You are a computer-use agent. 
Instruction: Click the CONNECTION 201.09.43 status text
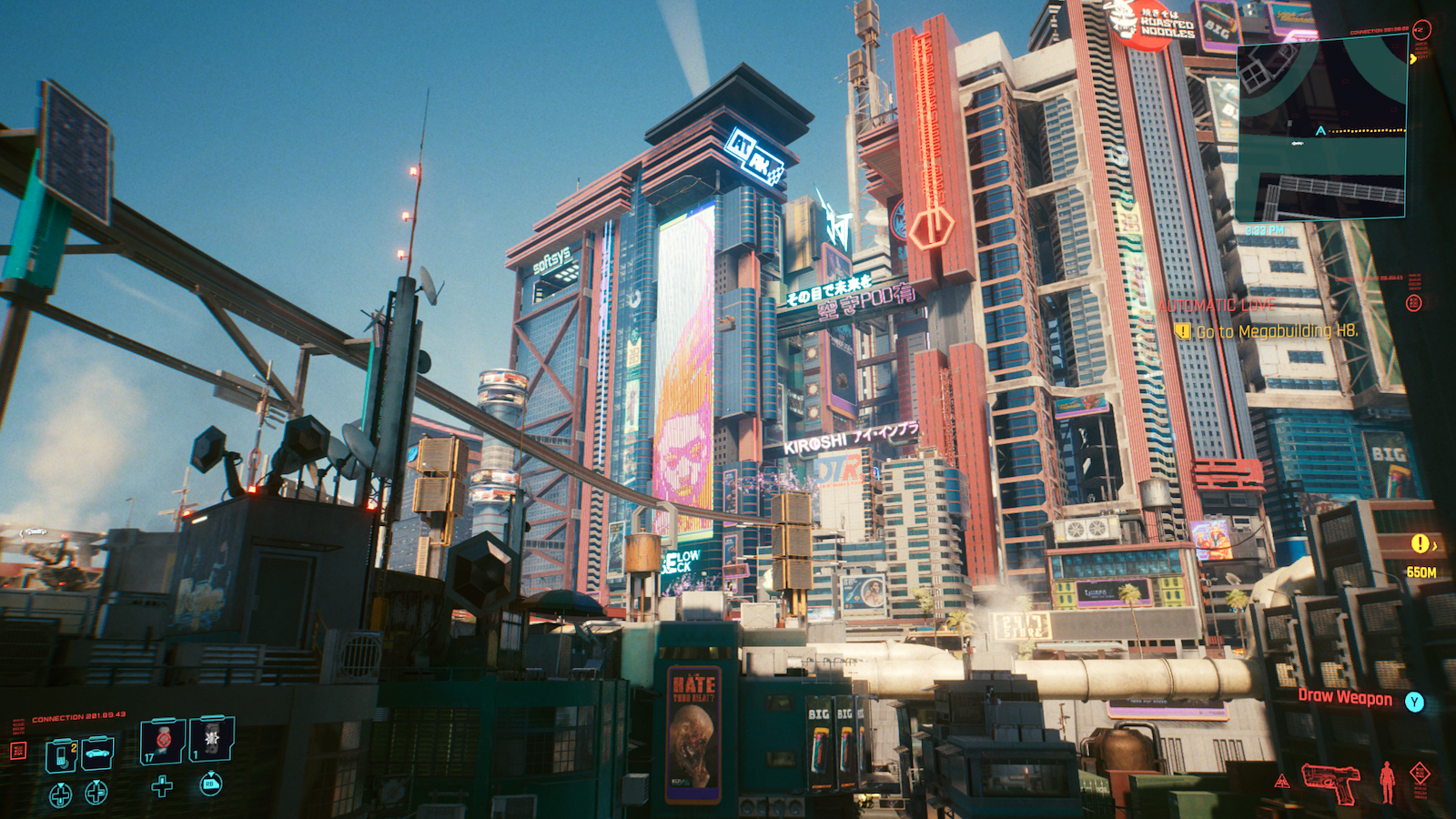point(78,716)
